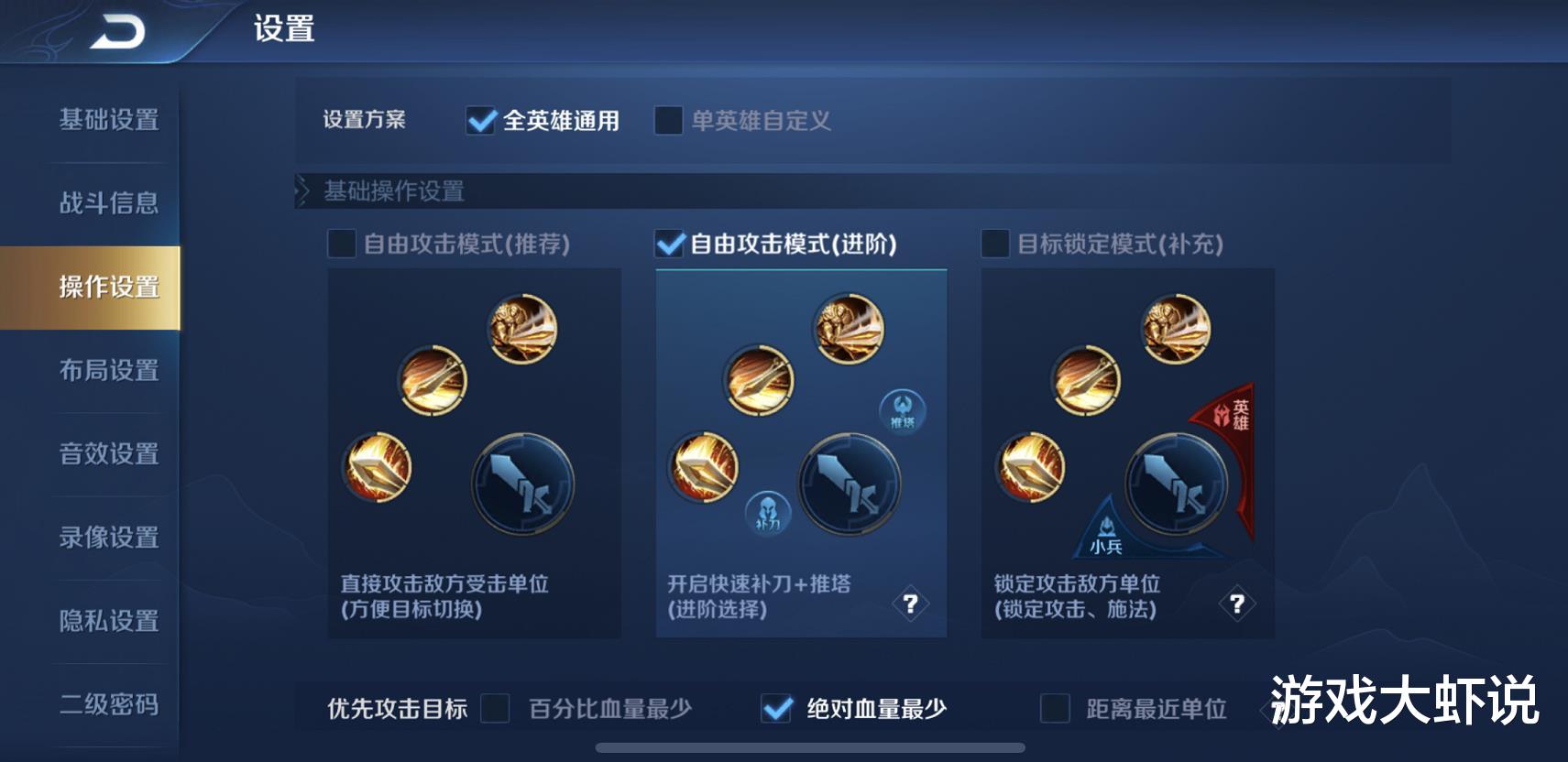Uncheck 绝对血量最少 toggle
Screen dimensions: 1568x762
pos(776,709)
